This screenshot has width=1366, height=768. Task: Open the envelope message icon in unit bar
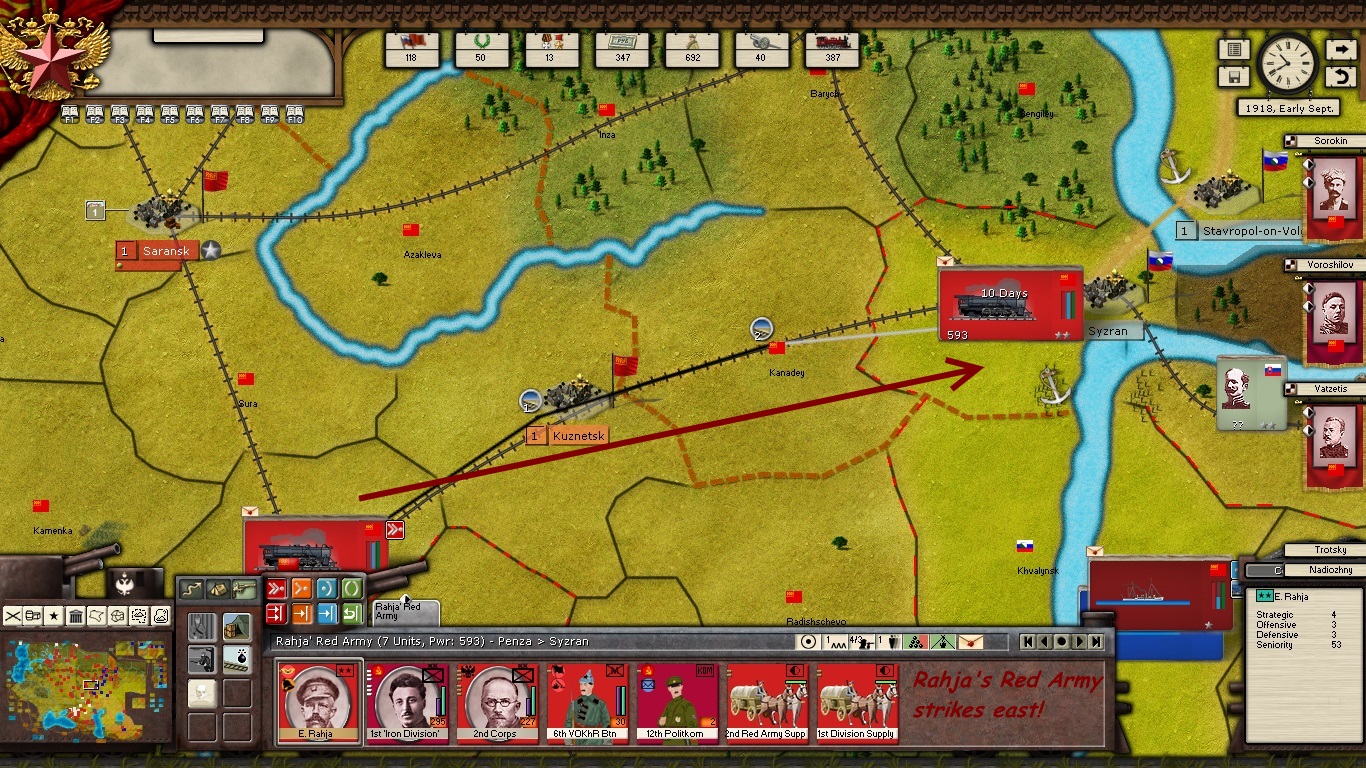(x=969, y=642)
